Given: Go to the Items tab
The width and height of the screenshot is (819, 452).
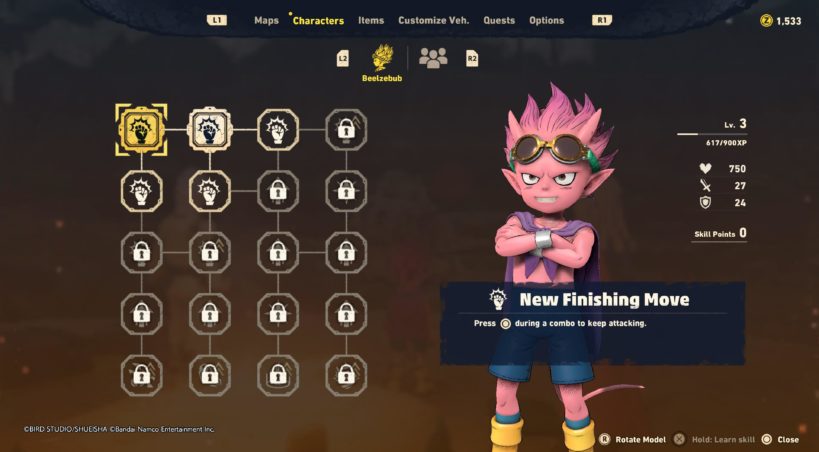Looking at the screenshot, I should (371, 20).
